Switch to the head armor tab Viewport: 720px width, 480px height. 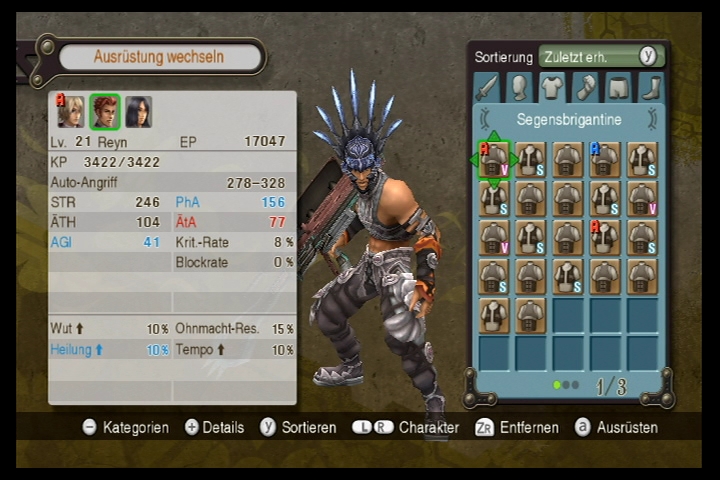(519, 88)
